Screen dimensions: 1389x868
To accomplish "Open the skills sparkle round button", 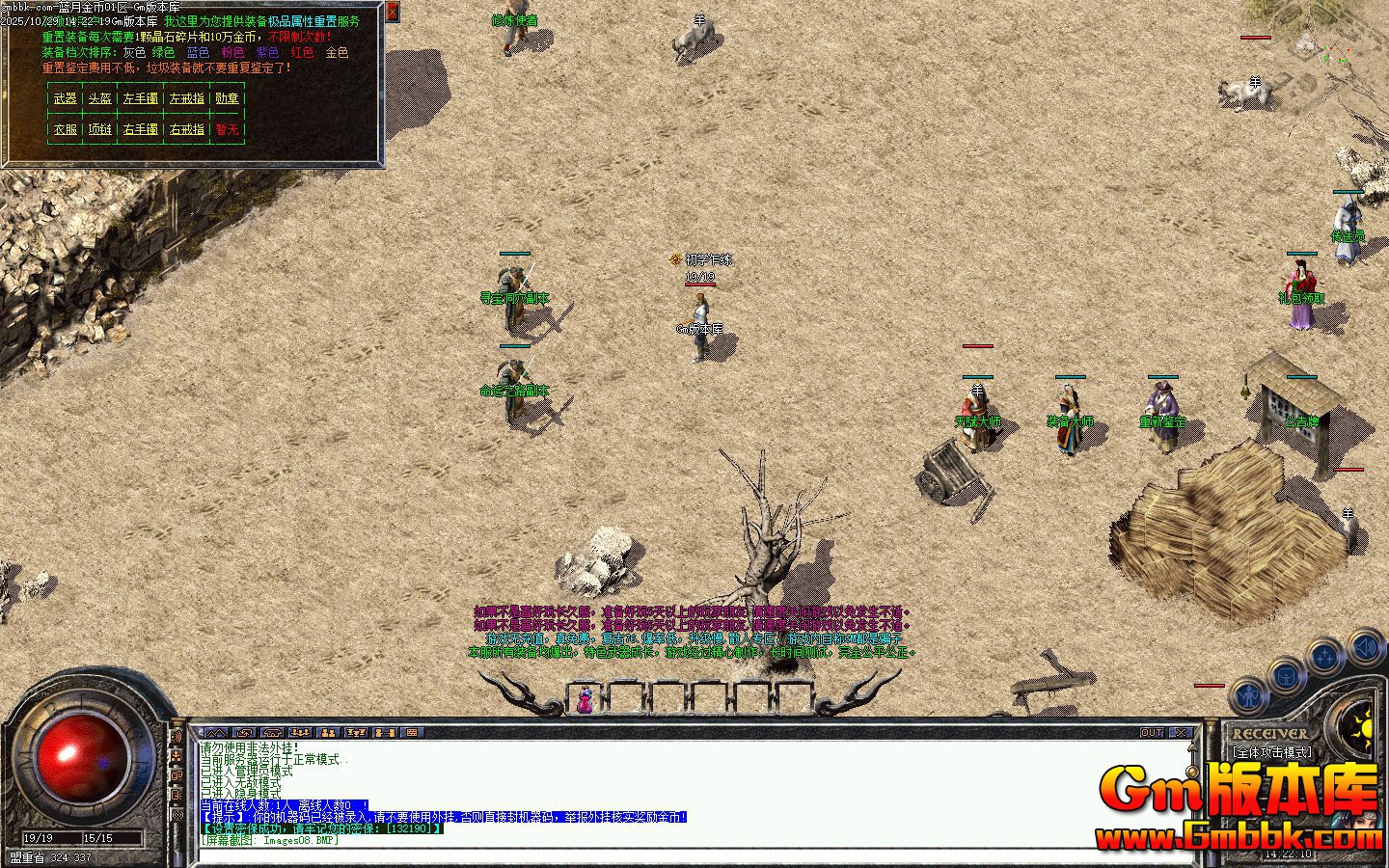I will point(1326,657).
